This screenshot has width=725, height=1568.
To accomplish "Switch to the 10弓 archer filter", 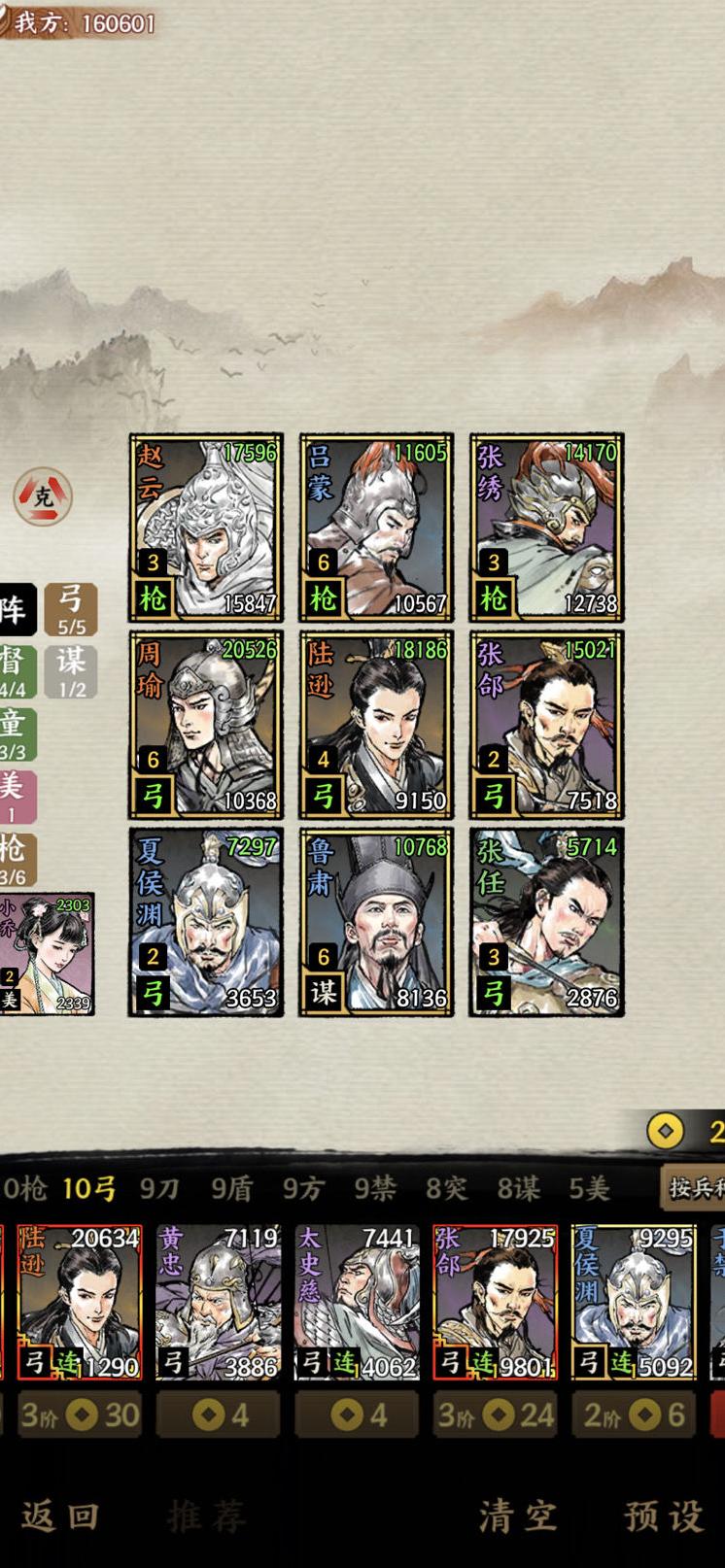I will (89, 1188).
